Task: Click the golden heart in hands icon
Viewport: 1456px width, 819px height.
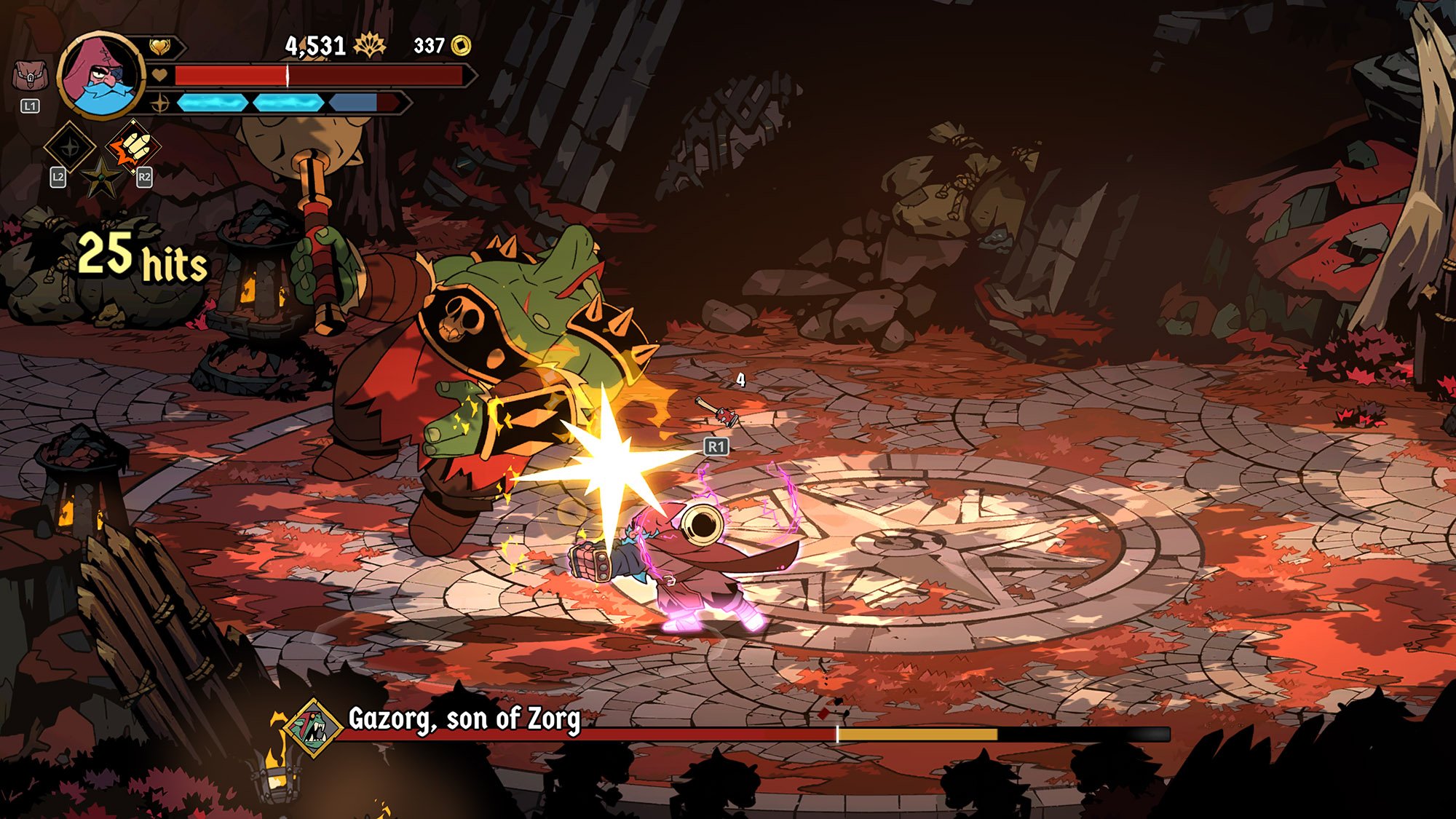Action: coord(159,47)
